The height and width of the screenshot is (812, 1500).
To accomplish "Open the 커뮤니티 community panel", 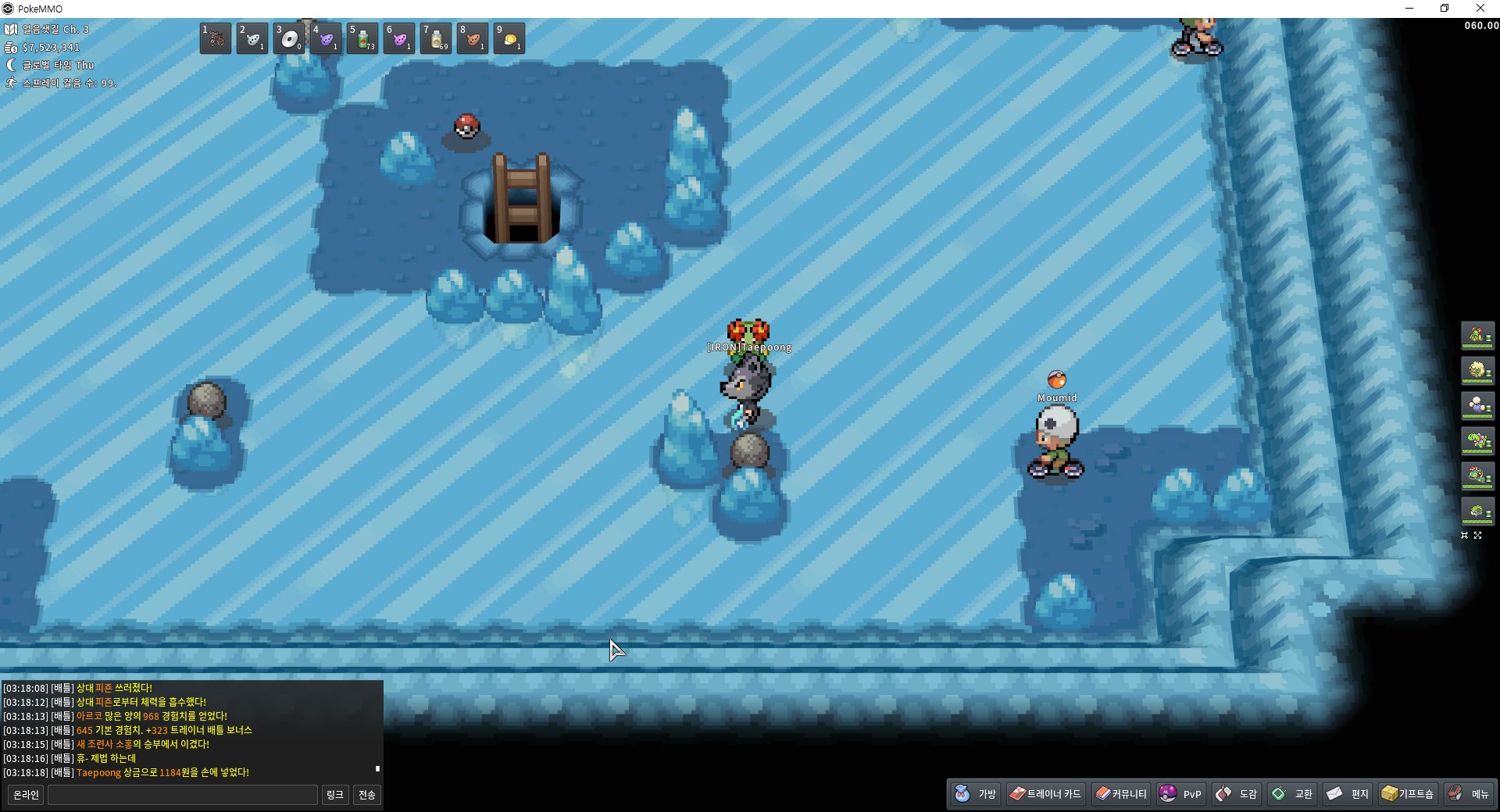I will click(1121, 794).
